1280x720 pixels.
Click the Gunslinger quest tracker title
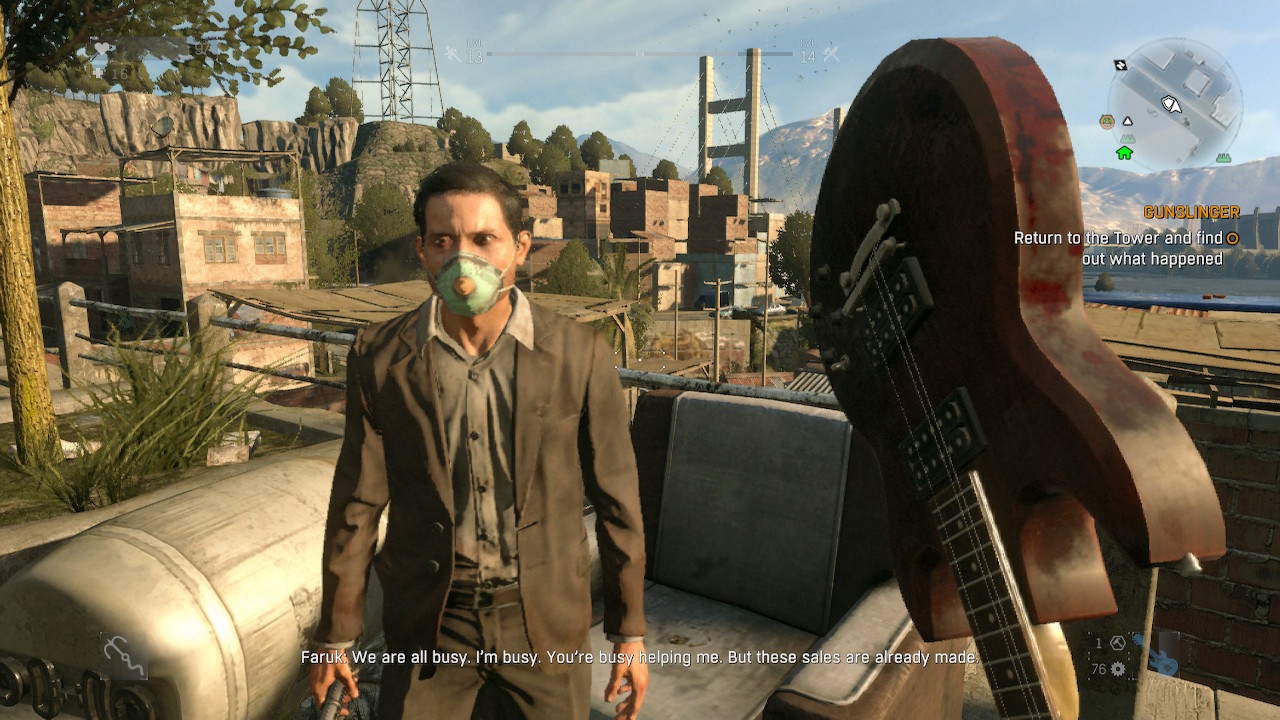[x=1191, y=212]
